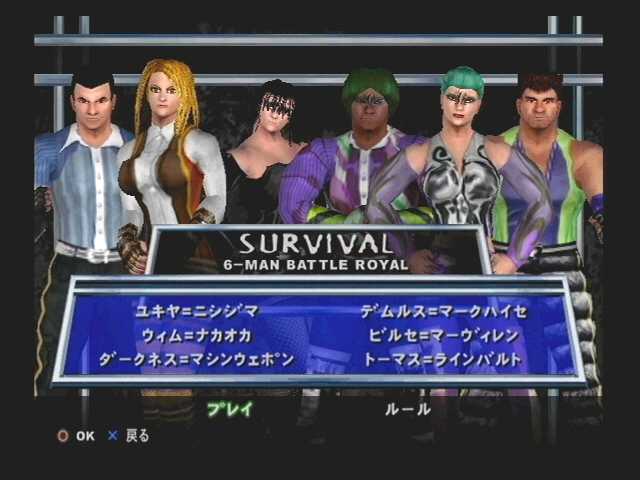This screenshot has width=640, height=480.
Task: Select wrestler ユキヤ=ニシジマ in the list
Action: click(197, 311)
